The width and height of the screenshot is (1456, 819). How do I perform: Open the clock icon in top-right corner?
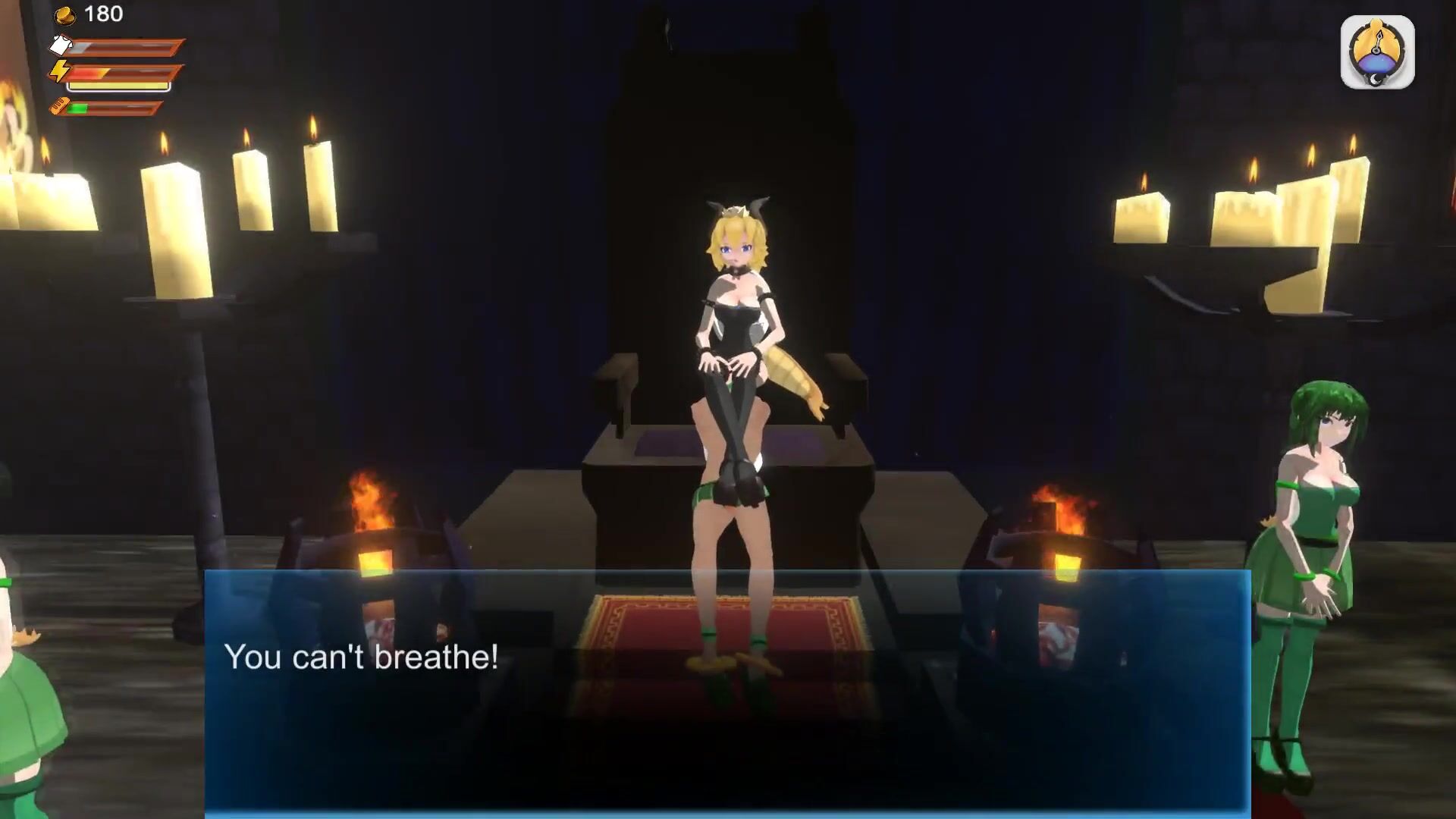[x=1377, y=53]
